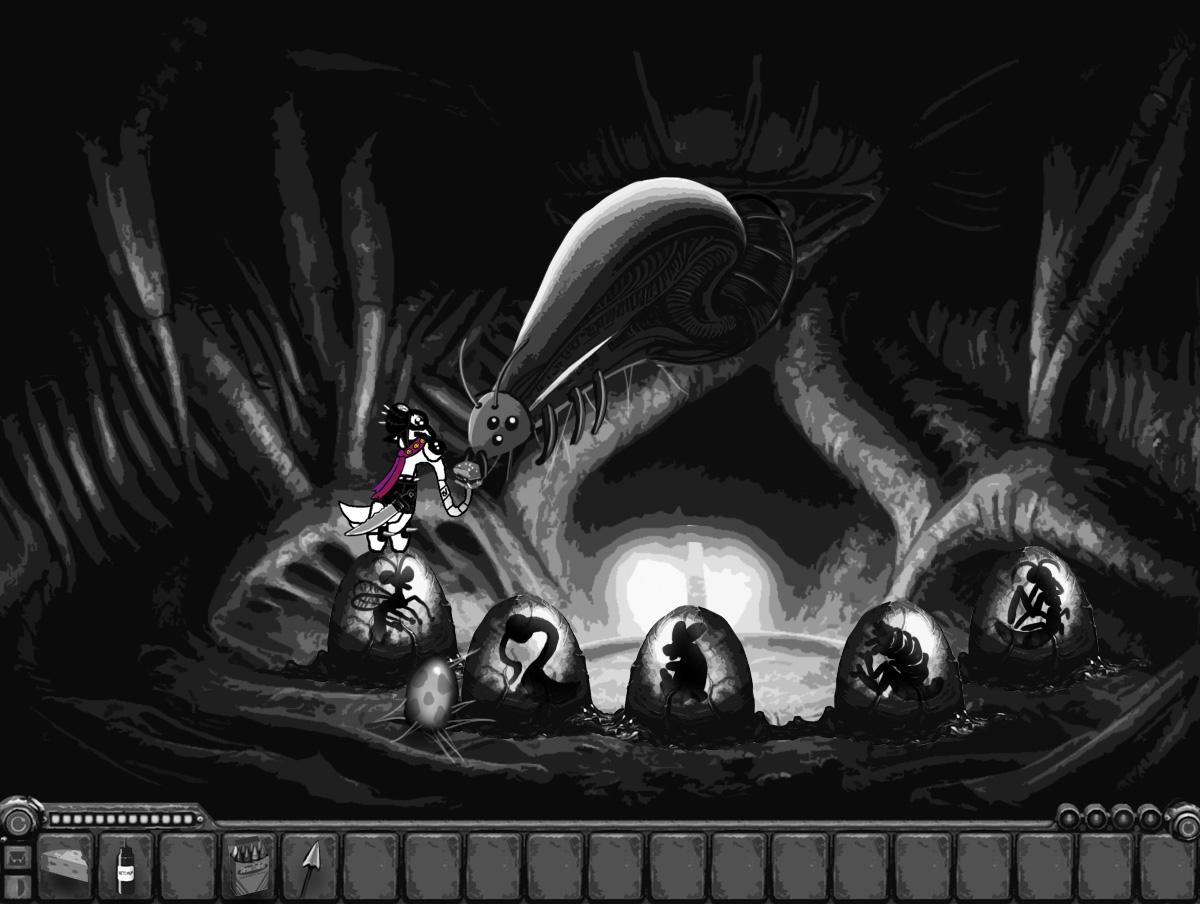Select the arrowhead spear inventory item
The height and width of the screenshot is (904, 1200).
pyautogui.click(x=309, y=863)
